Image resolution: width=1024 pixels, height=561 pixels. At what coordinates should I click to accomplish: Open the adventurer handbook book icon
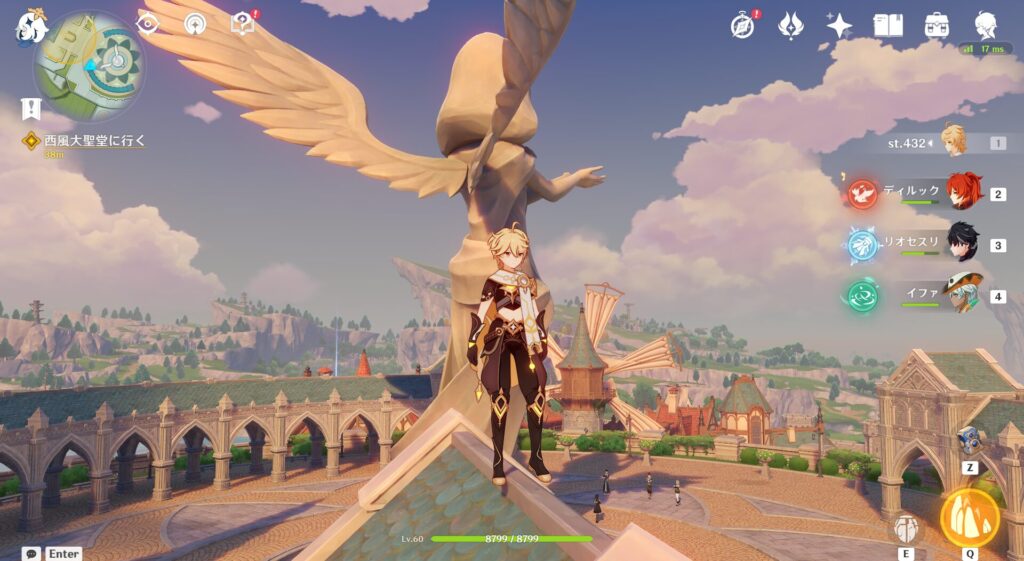(x=888, y=25)
